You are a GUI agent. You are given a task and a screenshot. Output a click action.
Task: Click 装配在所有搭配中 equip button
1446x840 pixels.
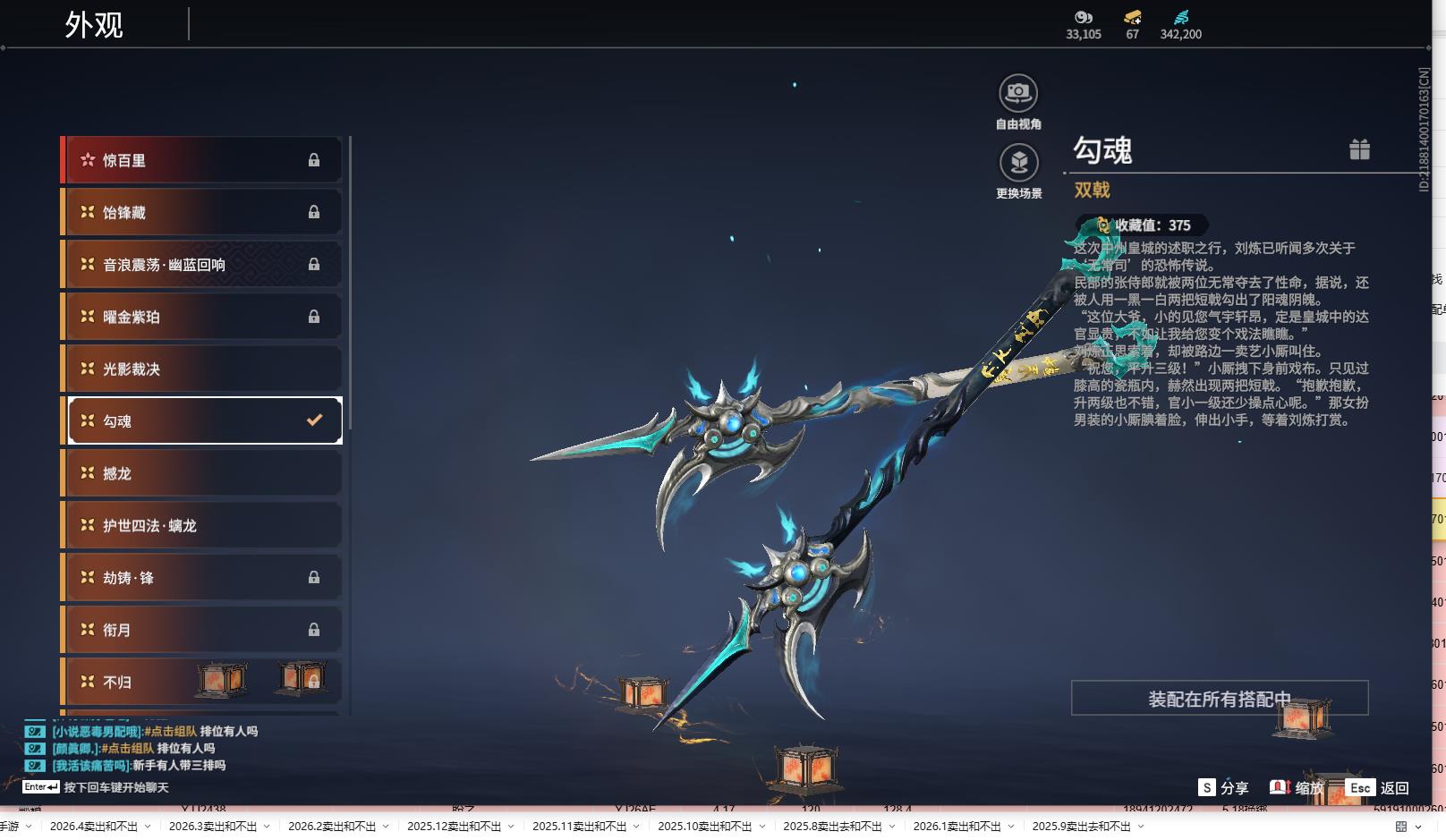pyautogui.click(x=1219, y=699)
